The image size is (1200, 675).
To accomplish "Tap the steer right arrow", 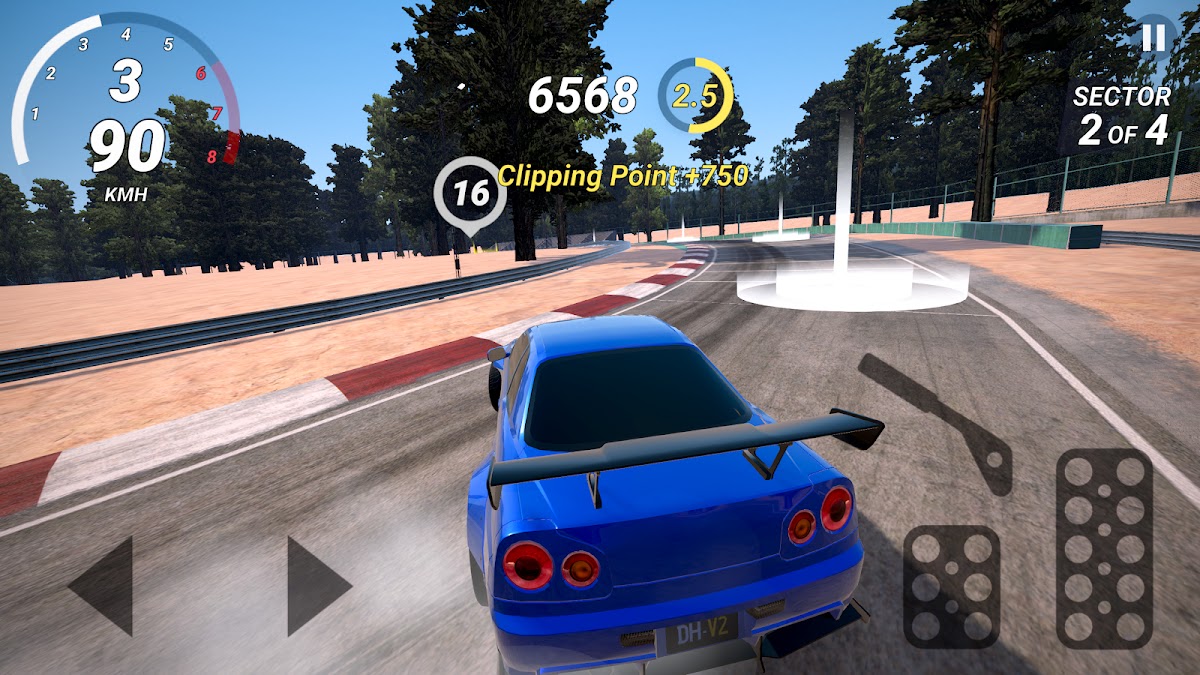I will 317,586.
